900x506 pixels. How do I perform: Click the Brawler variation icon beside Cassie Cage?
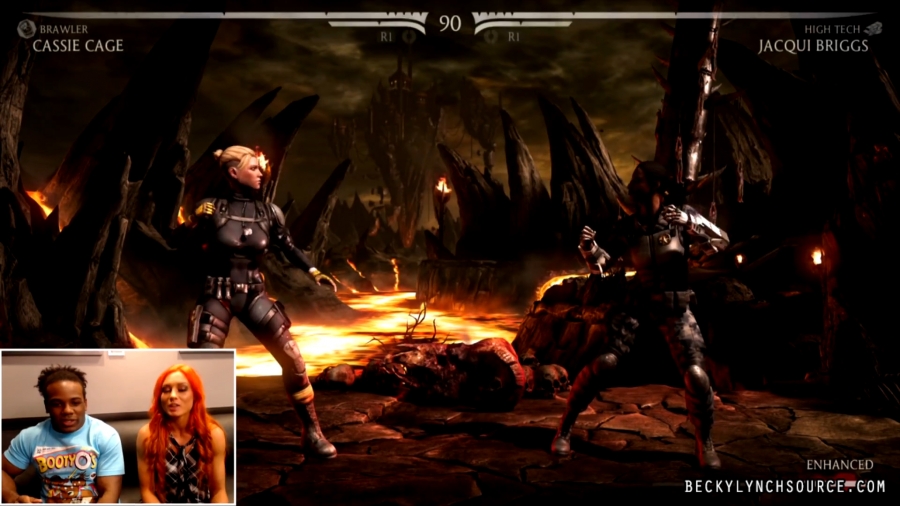pyautogui.click(x=27, y=29)
